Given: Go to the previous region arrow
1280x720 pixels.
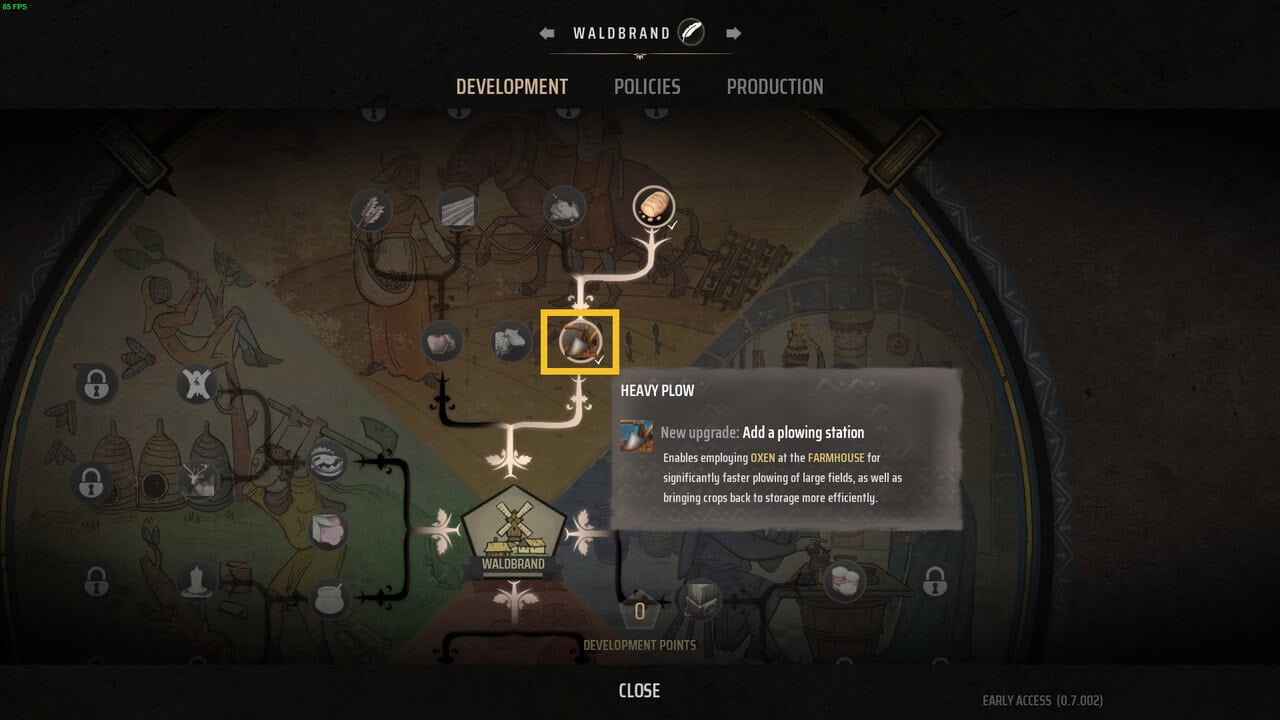Looking at the screenshot, I should [547, 33].
